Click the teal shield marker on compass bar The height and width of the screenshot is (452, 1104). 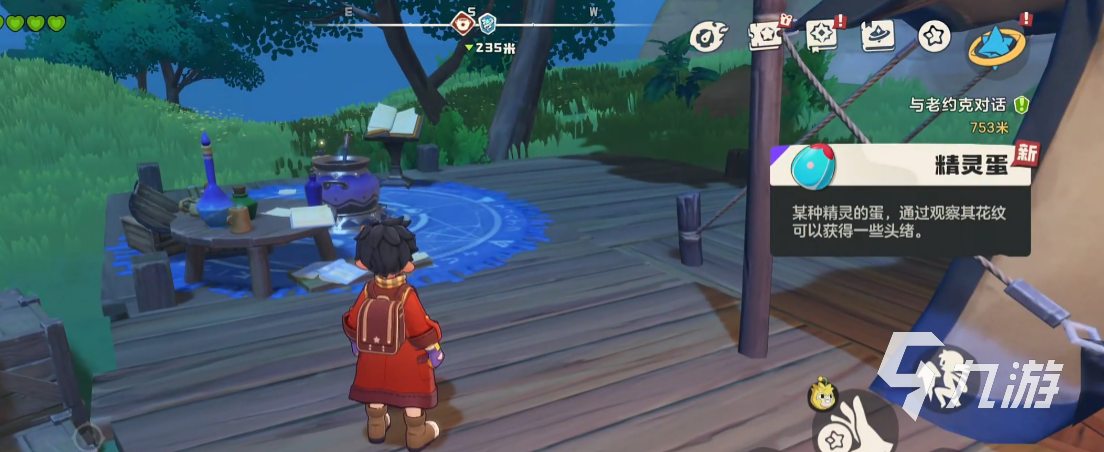[x=486, y=22]
